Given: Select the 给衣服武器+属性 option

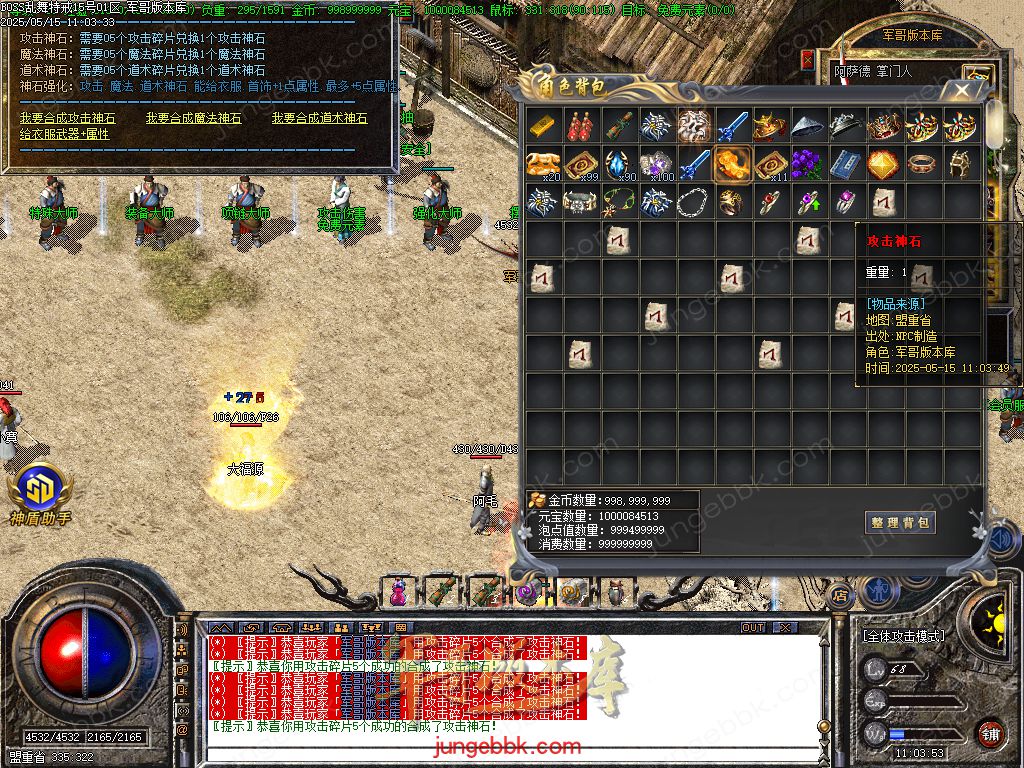Looking at the screenshot, I should 64,134.
